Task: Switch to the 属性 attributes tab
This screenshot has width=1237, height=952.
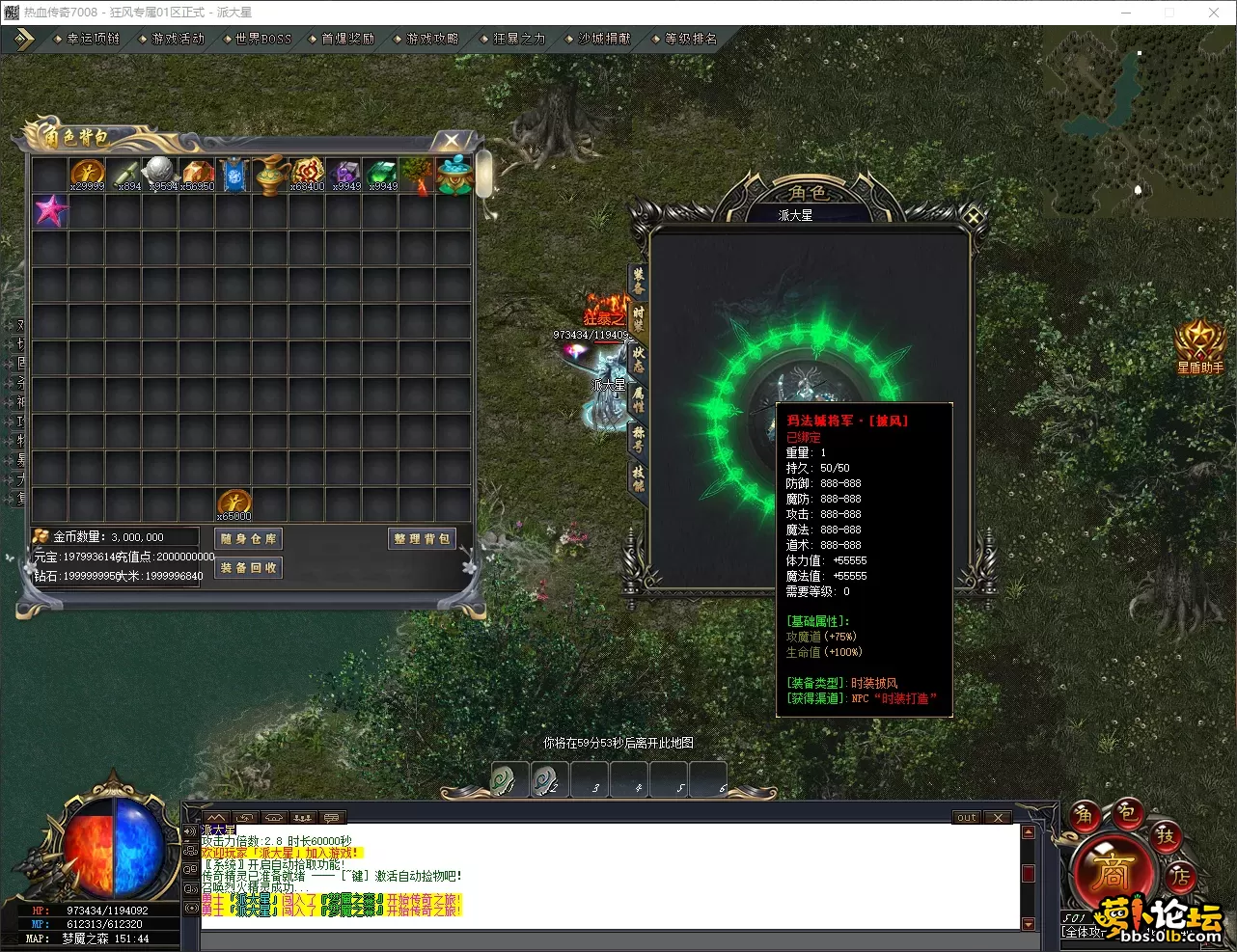Action: tap(638, 398)
